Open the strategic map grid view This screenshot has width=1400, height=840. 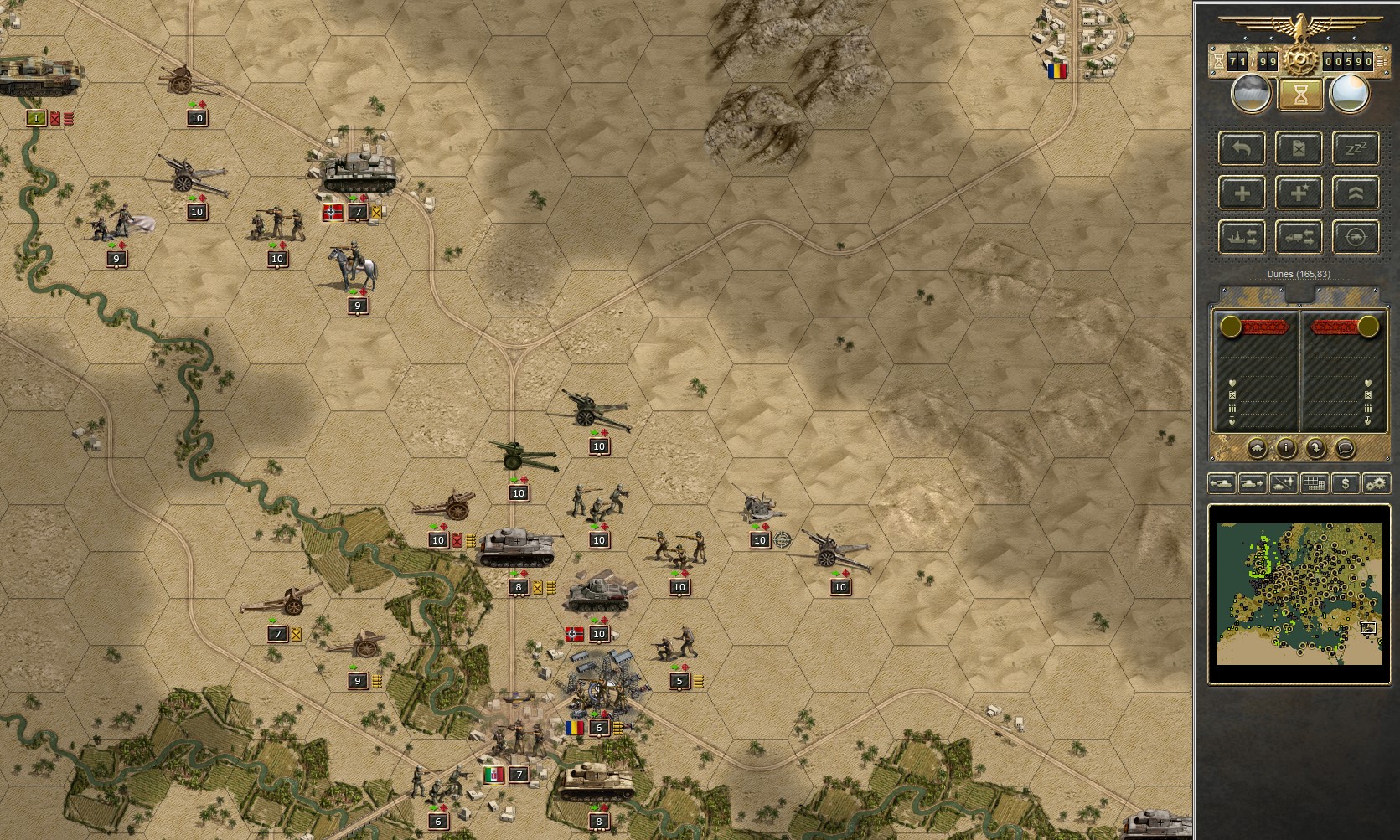[1313, 484]
